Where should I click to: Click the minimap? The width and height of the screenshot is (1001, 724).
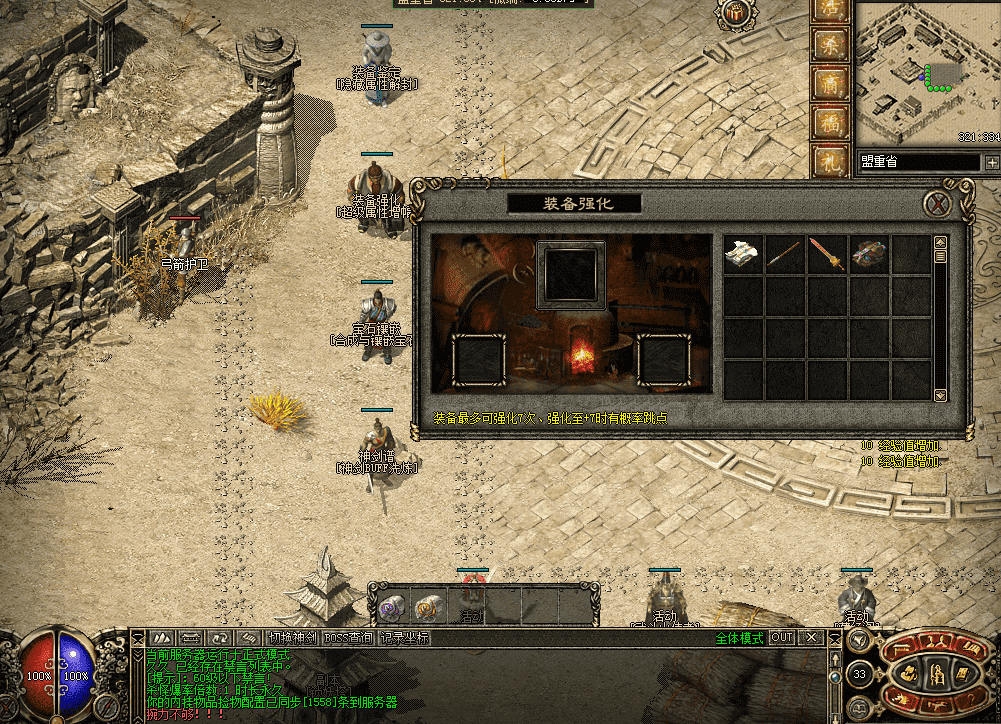coord(926,70)
